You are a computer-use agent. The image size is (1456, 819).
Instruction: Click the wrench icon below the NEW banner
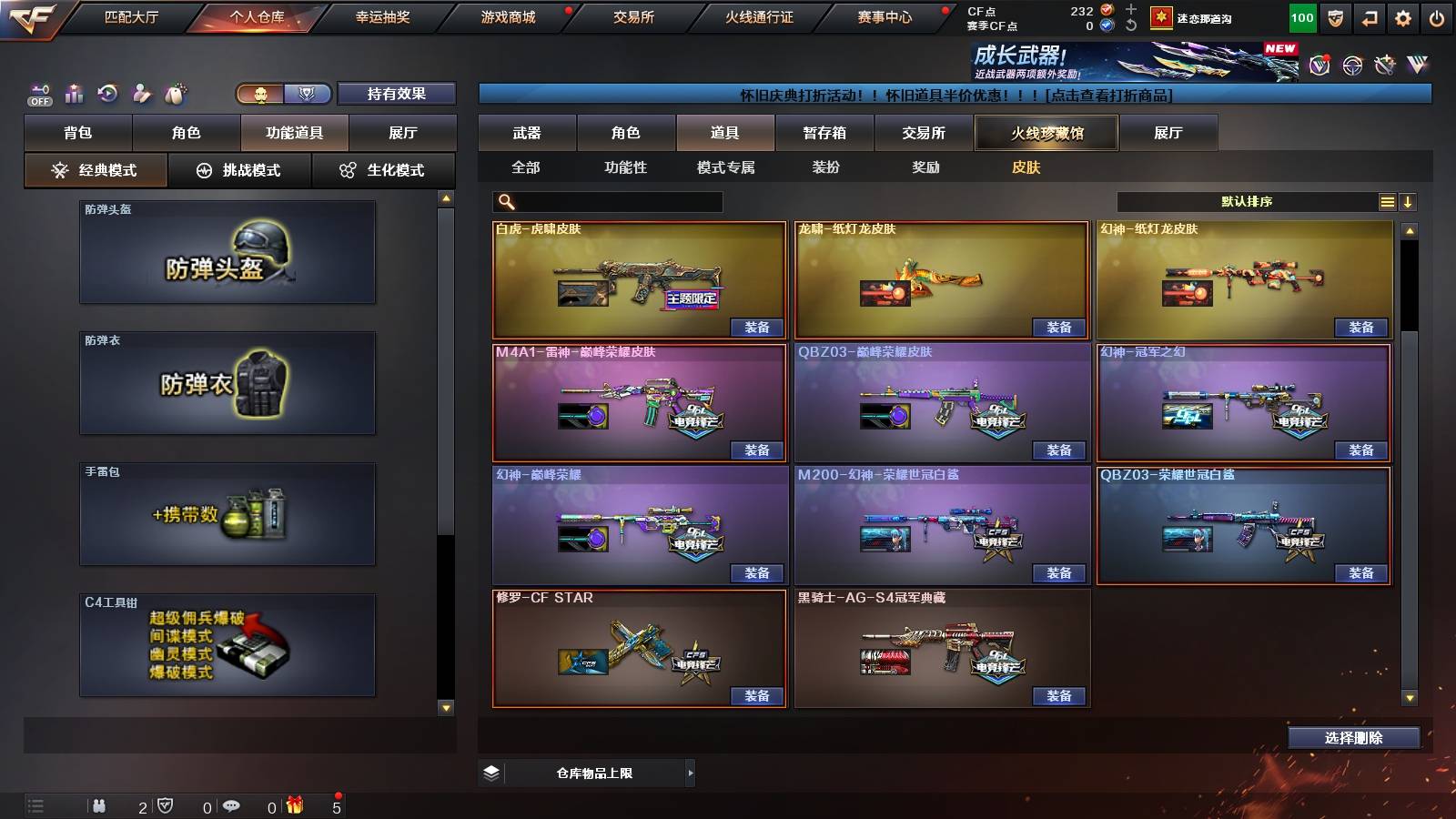[1384, 66]
